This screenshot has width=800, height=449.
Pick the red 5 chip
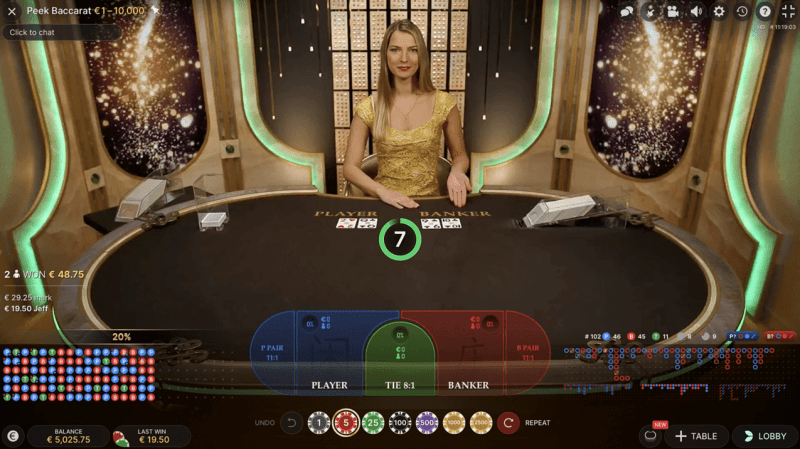click(346, 423)
